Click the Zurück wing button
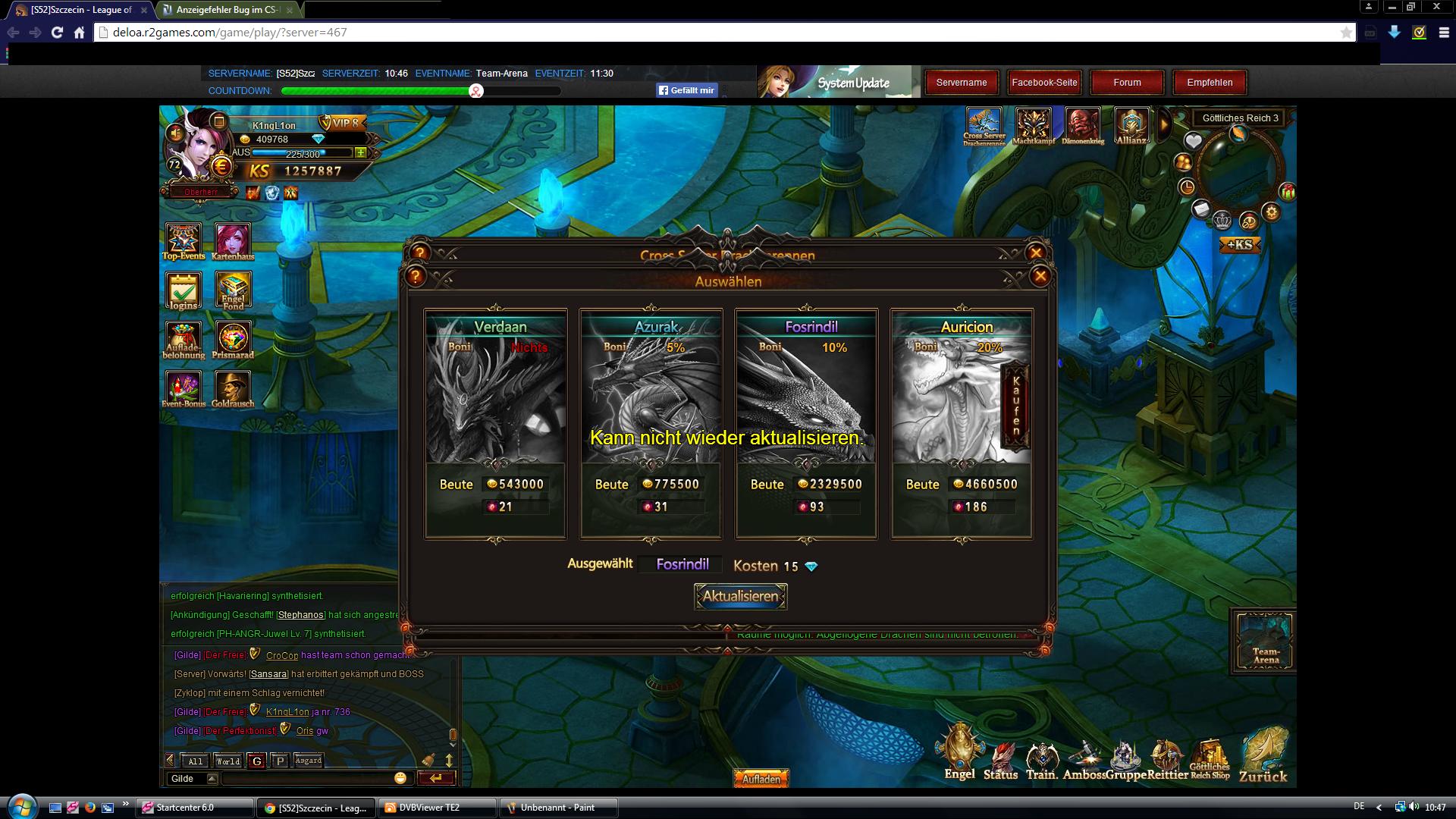Viewport: 1456px width, 819px height. point(1263,755)
